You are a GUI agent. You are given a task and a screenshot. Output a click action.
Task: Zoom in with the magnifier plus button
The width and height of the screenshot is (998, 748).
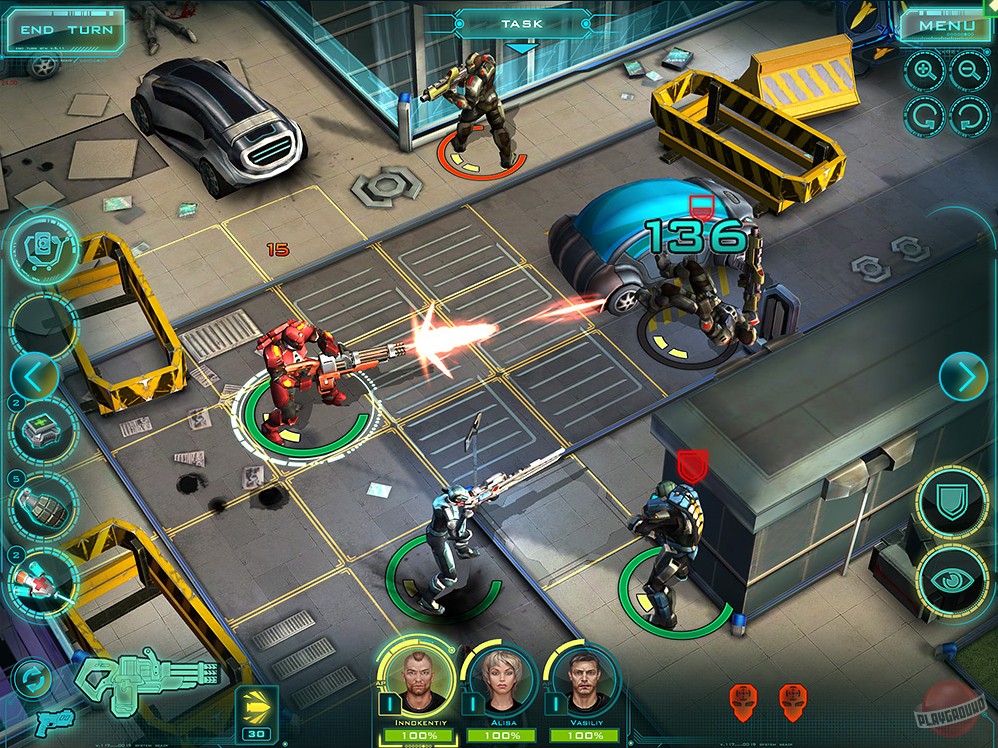[923, 70]
